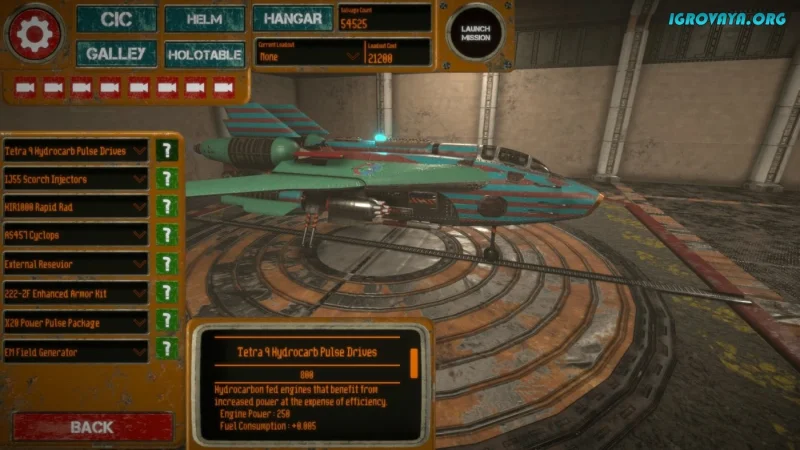This screenshot has width=800, height=450.
Task: Open Tetra 4 Hydrocarb Pulse Drives dropdown
Action: 76,151
